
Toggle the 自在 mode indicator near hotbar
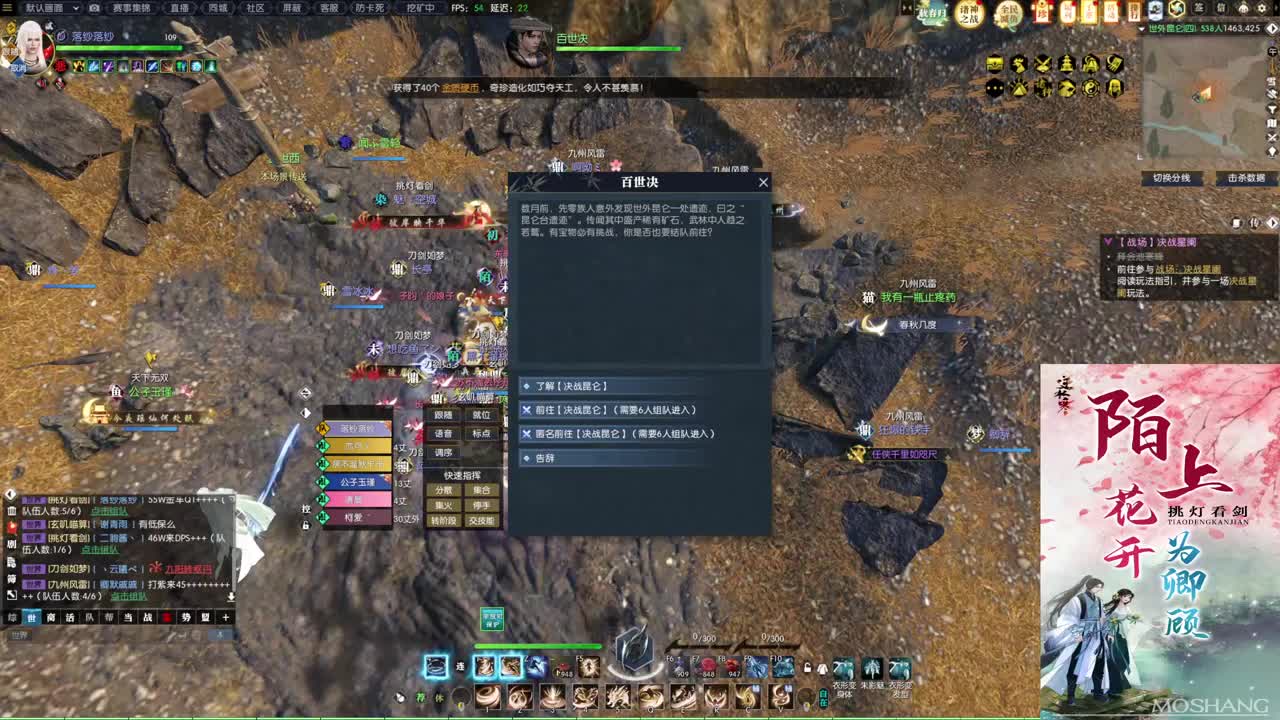pyautogui.click(x=824, y=697)
